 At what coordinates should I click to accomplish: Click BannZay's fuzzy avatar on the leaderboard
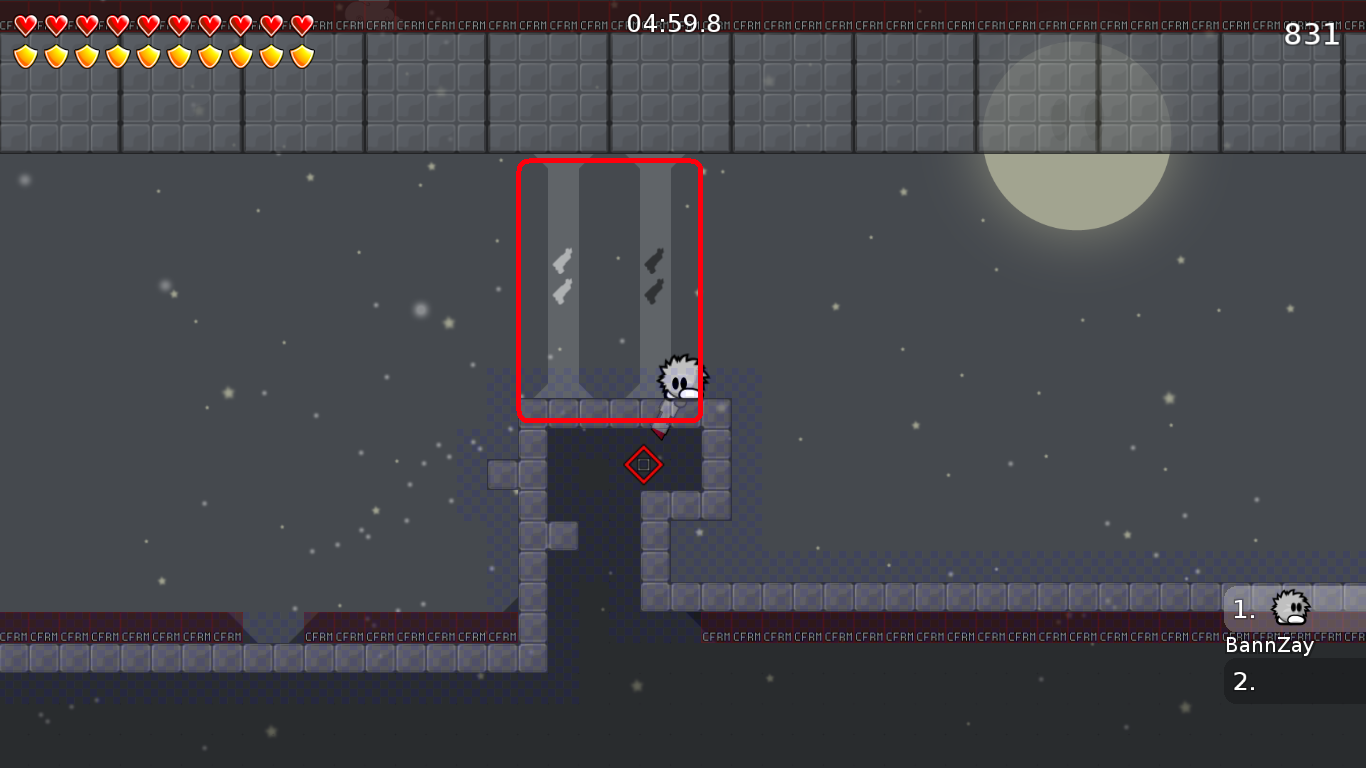[x=1288, y=608]
